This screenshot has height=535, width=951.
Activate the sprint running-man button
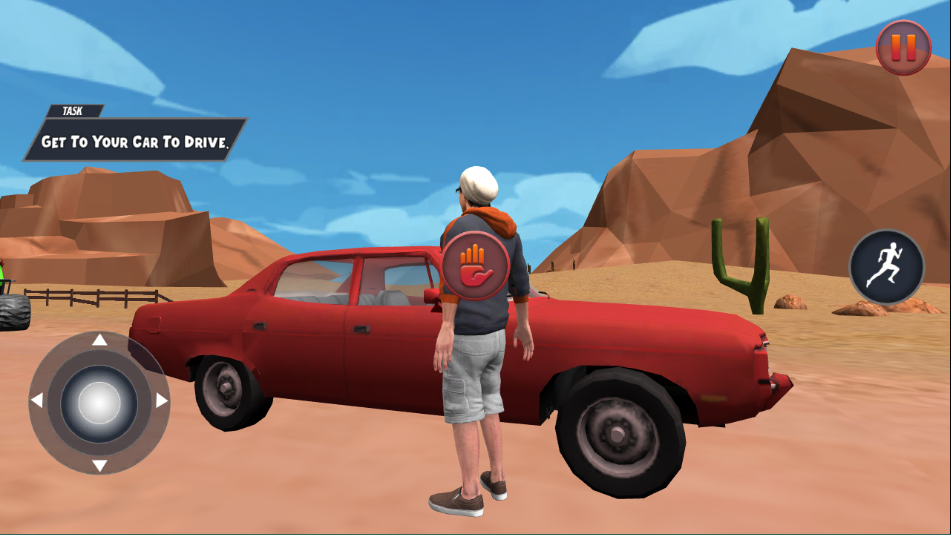point(886,267)
